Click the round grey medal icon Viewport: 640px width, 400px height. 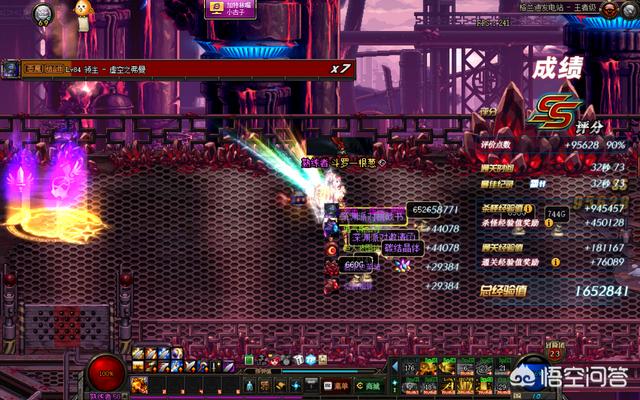pyautogui.click(x=42, y=12)
